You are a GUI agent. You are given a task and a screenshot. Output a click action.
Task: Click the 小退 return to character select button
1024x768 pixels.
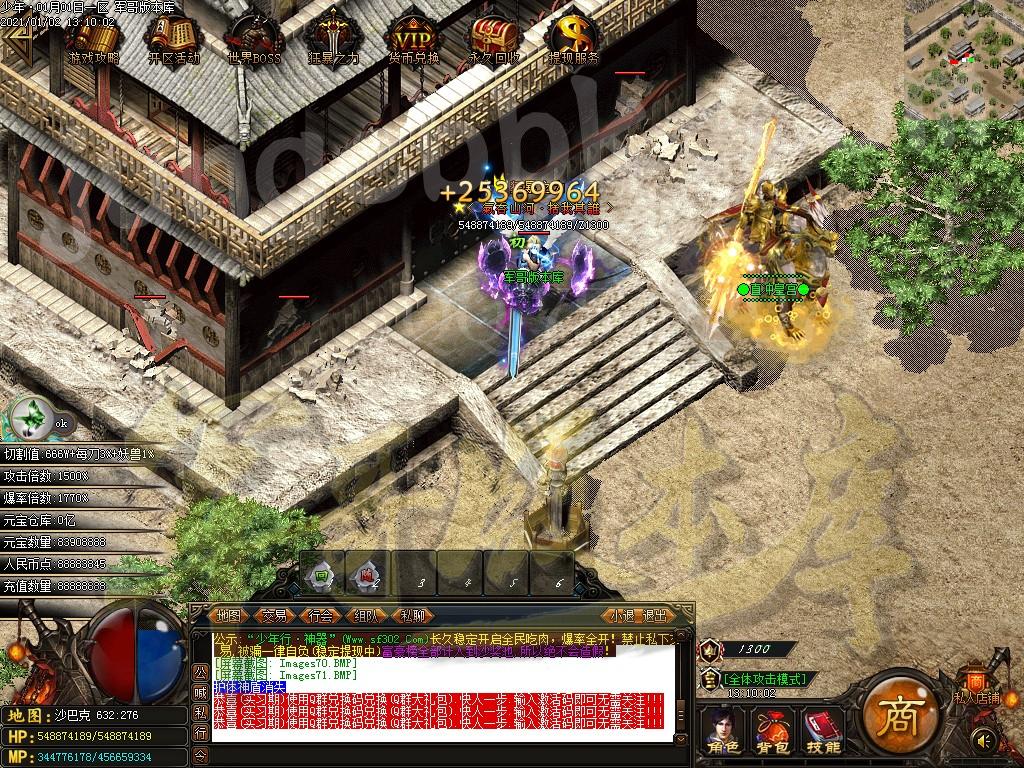[x=623, y=616]
